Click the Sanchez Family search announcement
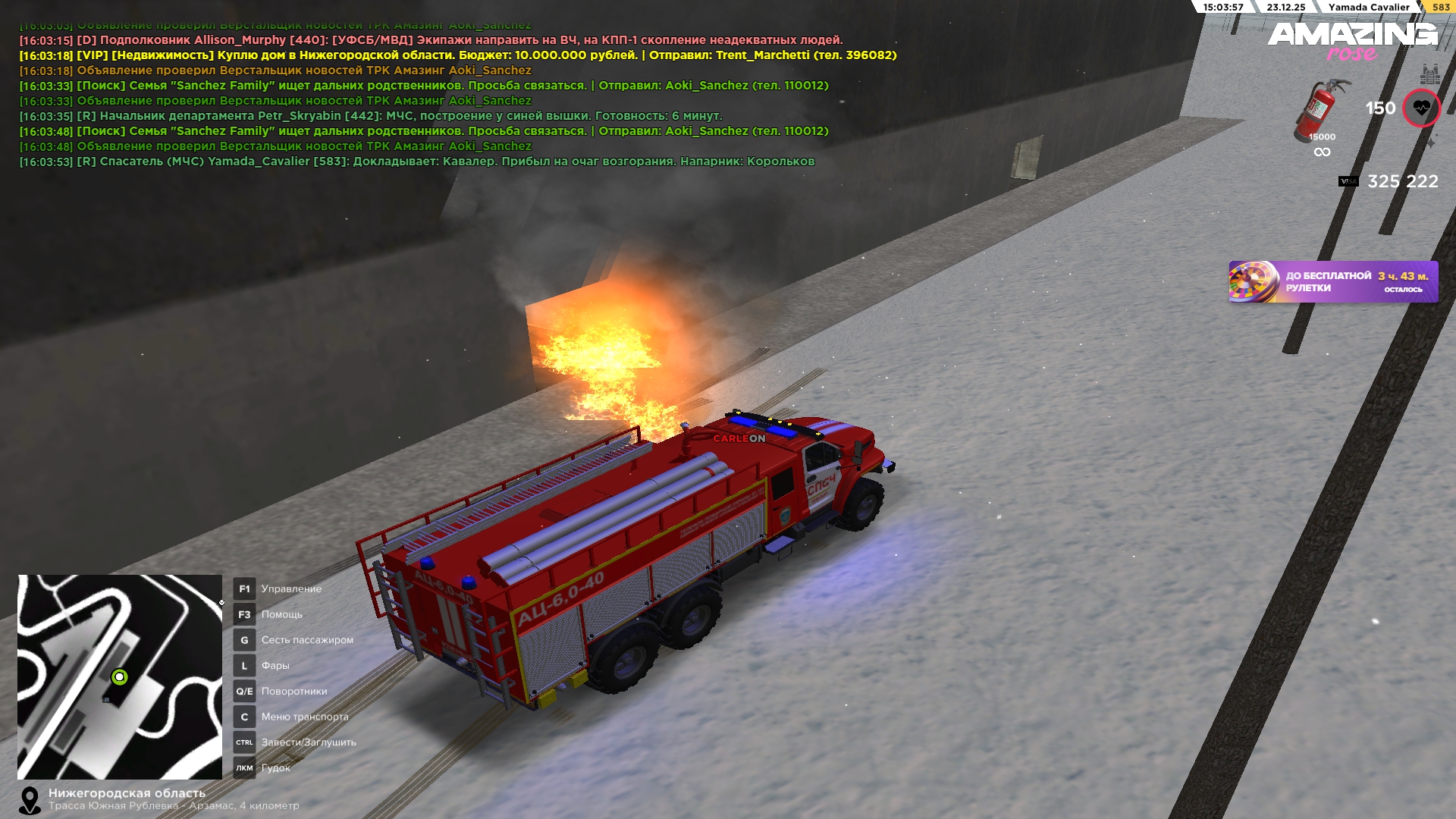This screenshot has height=819, width=1456. click(423, 86)
